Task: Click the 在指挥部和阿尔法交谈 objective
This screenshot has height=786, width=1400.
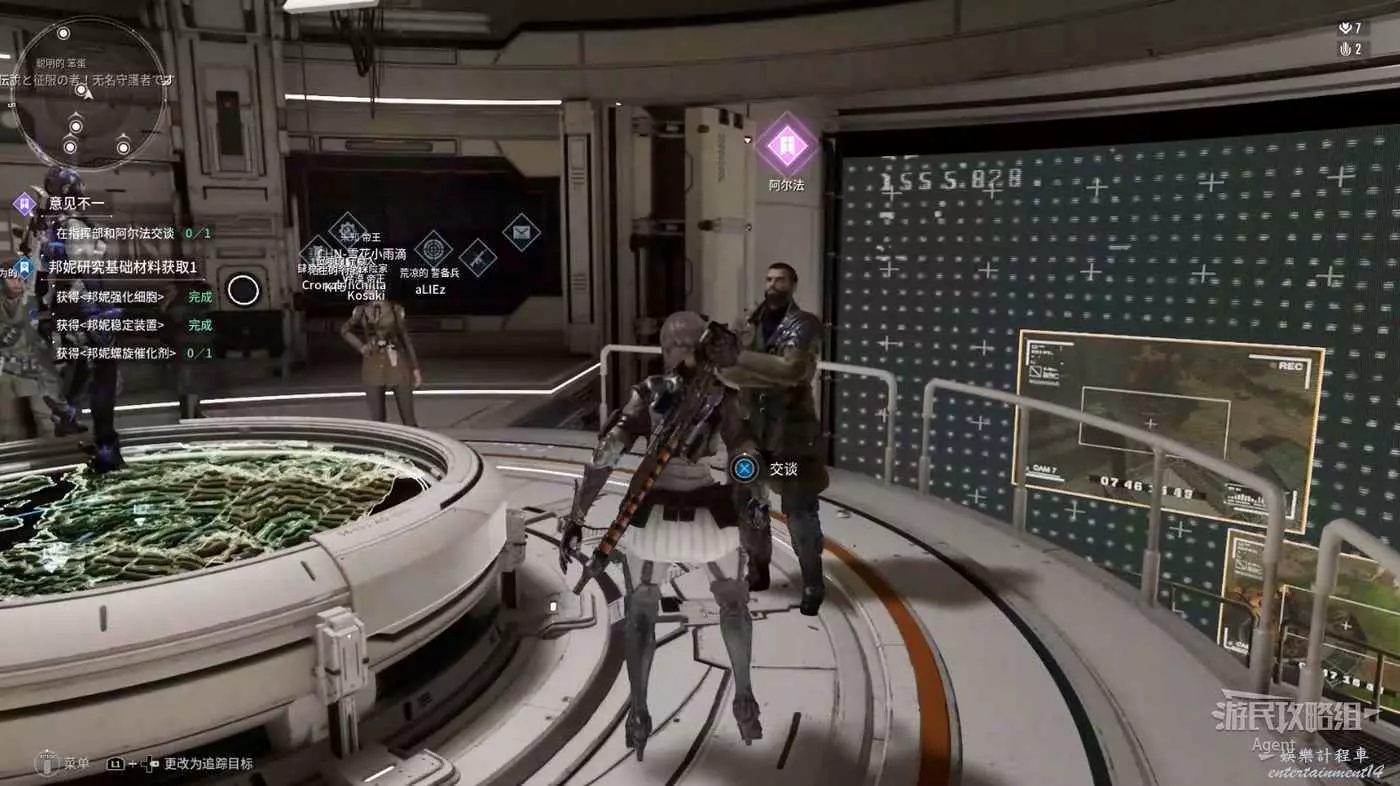Action: point(115,233)
